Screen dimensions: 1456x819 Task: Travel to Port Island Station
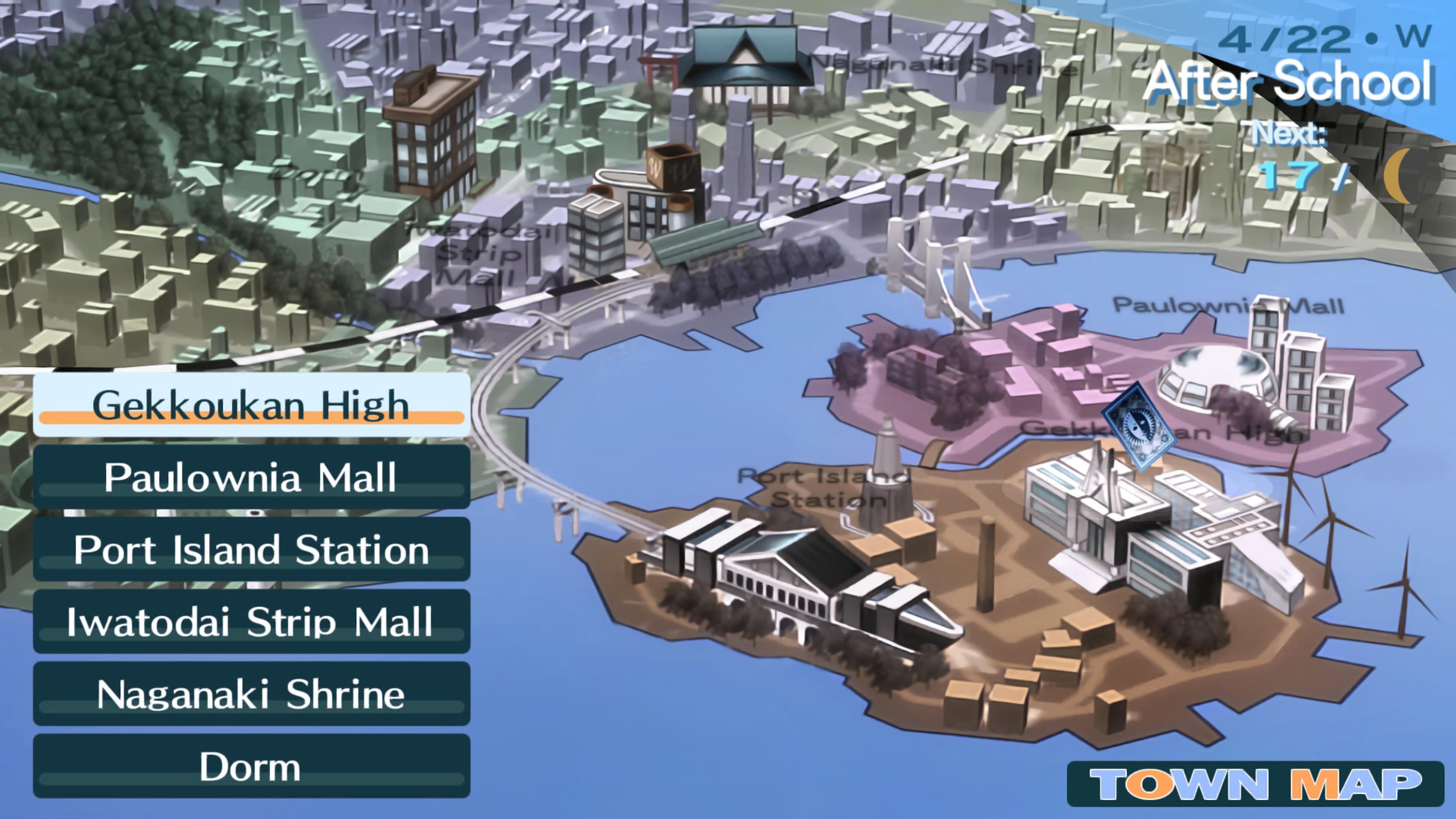[251, 549]
